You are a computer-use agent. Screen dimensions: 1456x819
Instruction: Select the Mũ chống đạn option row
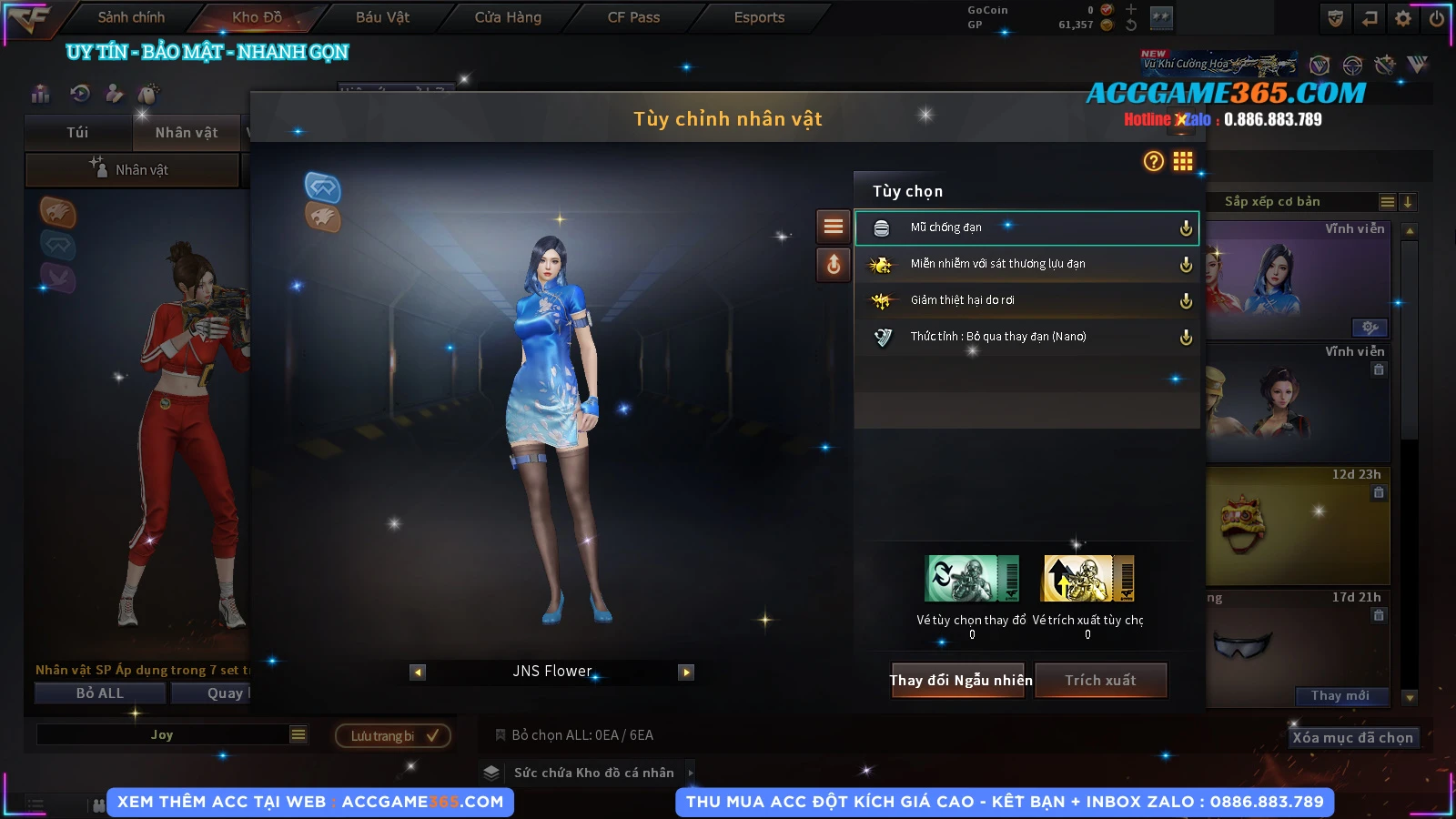[1026, 227]
